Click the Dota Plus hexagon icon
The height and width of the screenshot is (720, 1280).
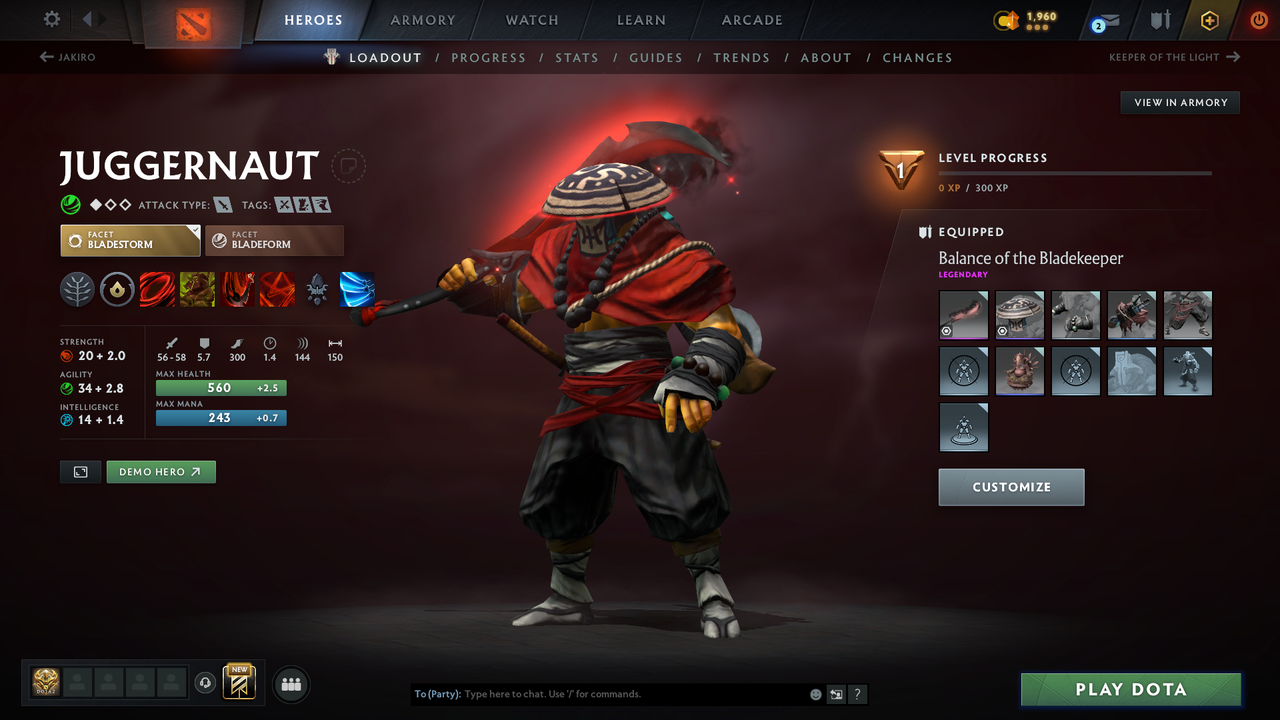1209,20
